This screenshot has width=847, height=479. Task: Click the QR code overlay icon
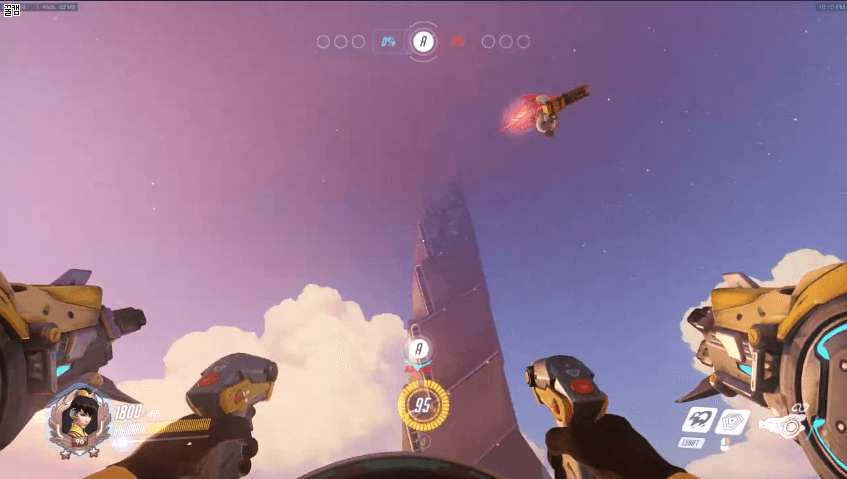coord(10,10)
